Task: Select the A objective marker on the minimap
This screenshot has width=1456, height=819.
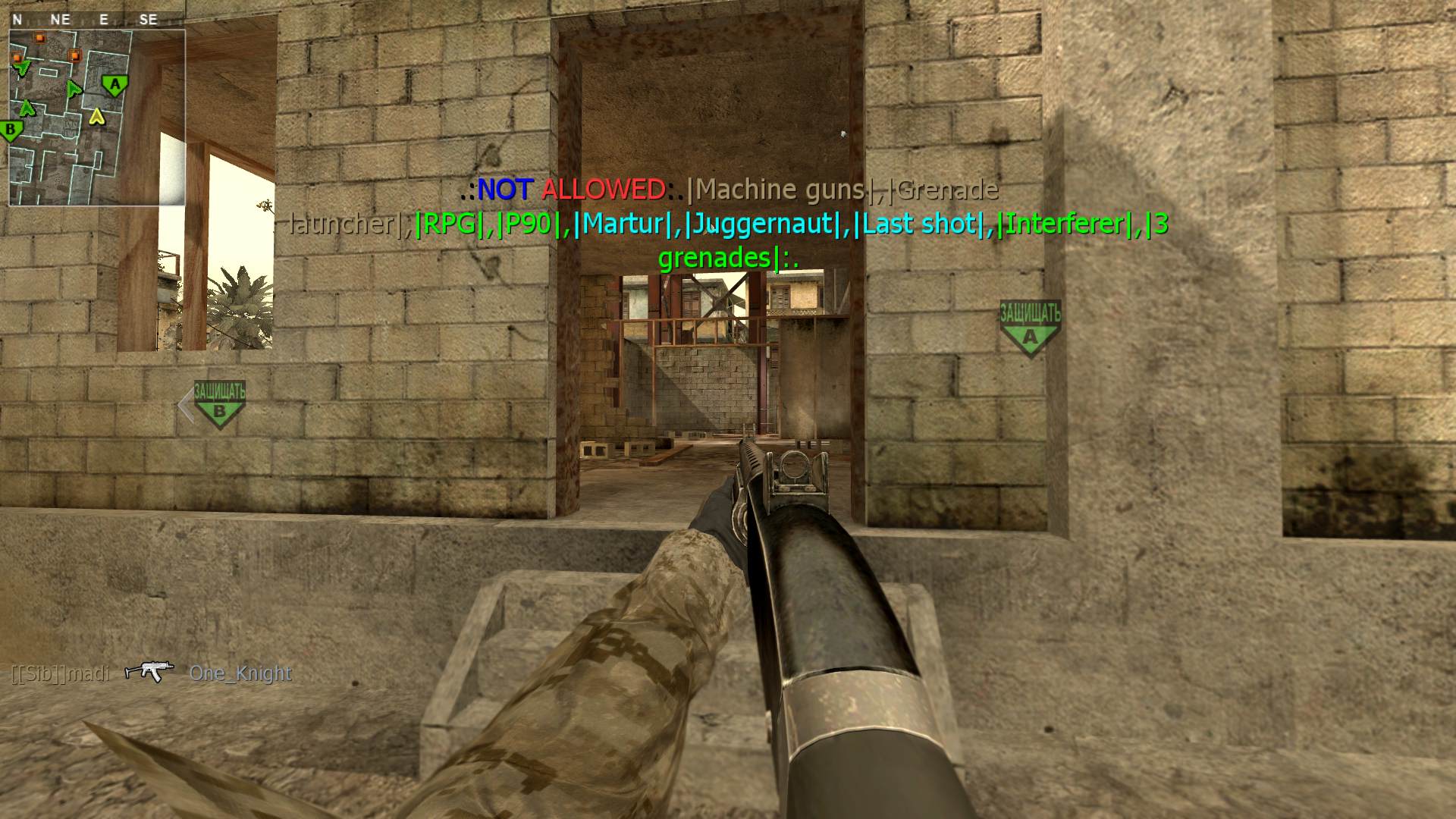Action: (115, 86)
